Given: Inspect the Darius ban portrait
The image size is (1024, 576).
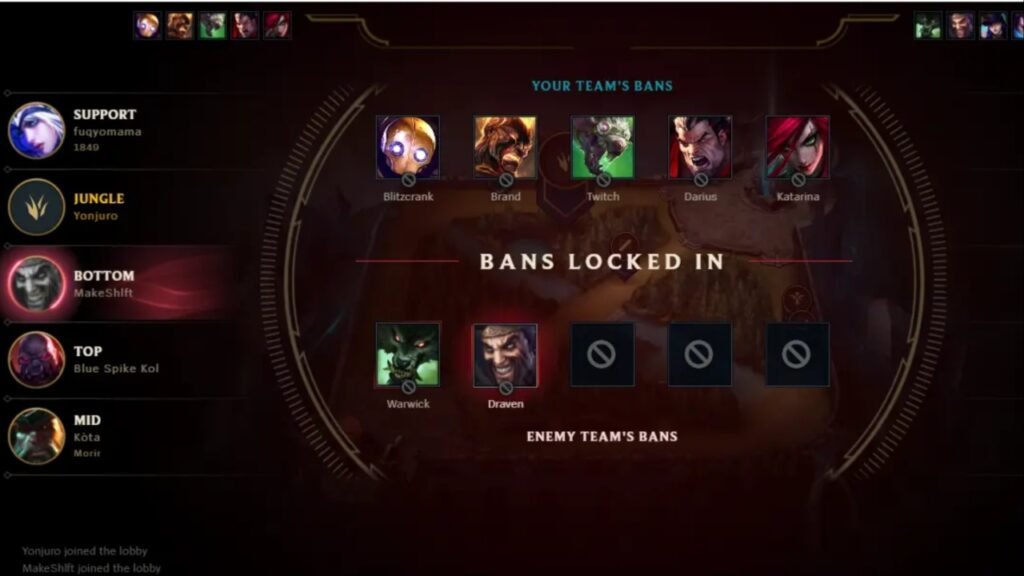Looking at the screenshot, I should click(700, 147).
